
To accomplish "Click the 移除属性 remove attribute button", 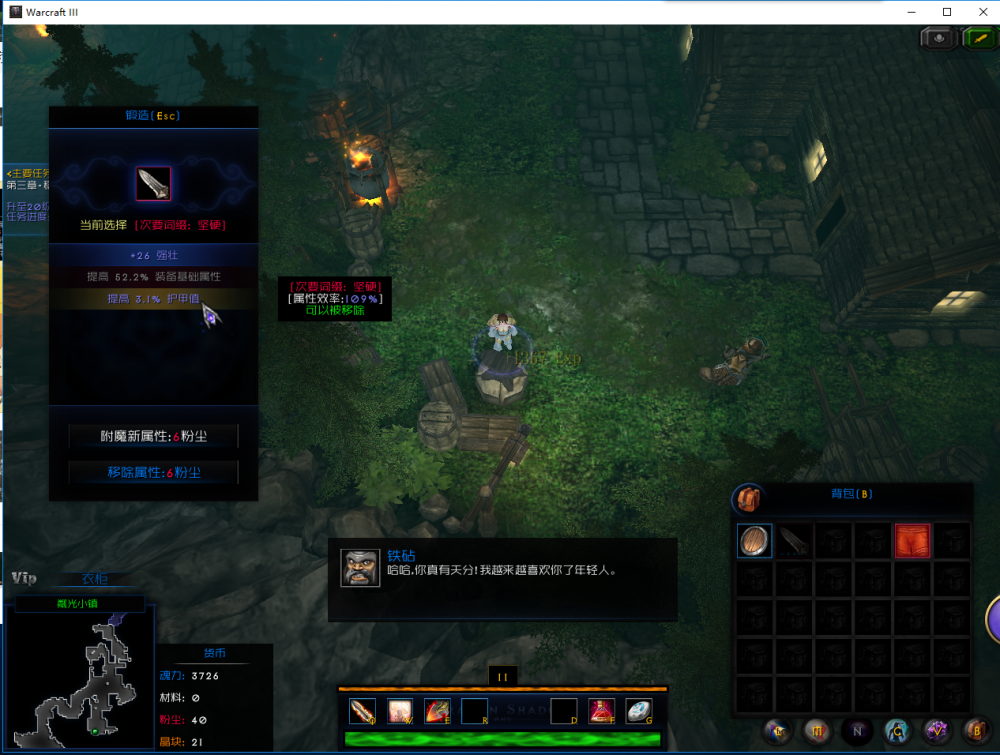I will click(153, 472).
